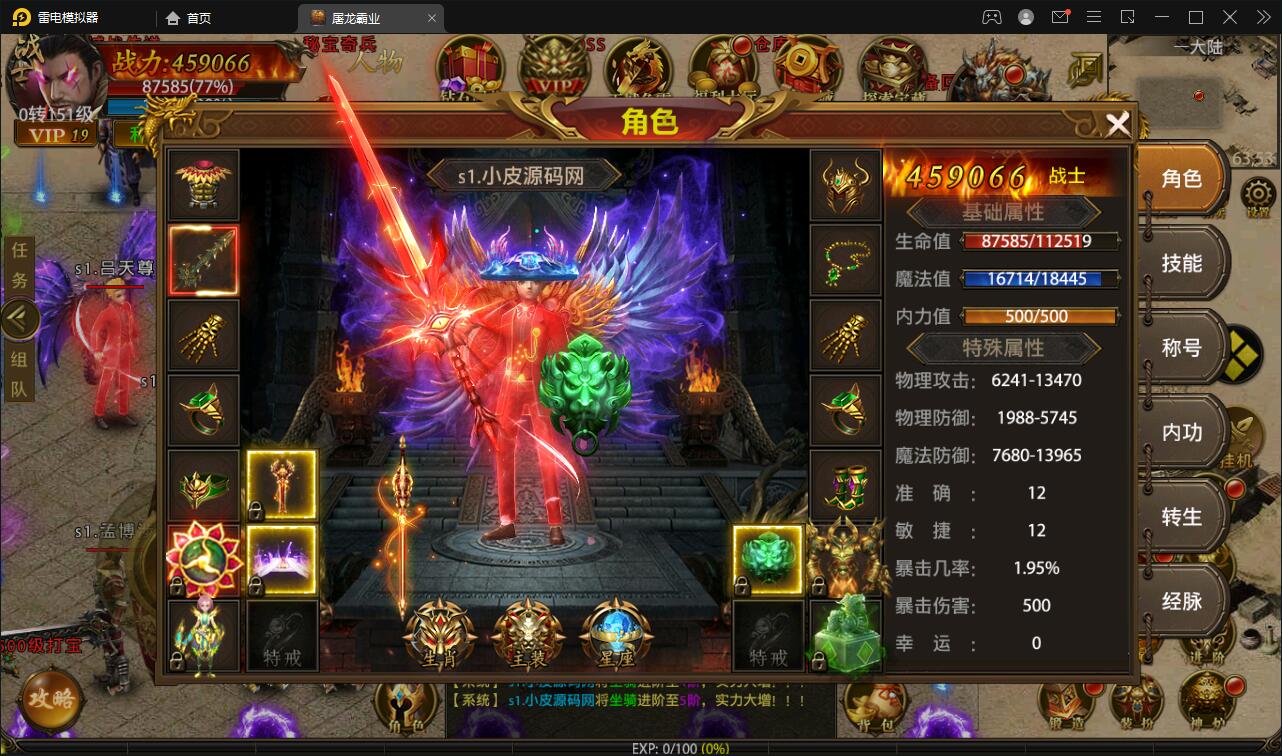The image size is (1282, 756).
Task: Open the settings gear beside the panel
Action: click(x=1257, y=192)
